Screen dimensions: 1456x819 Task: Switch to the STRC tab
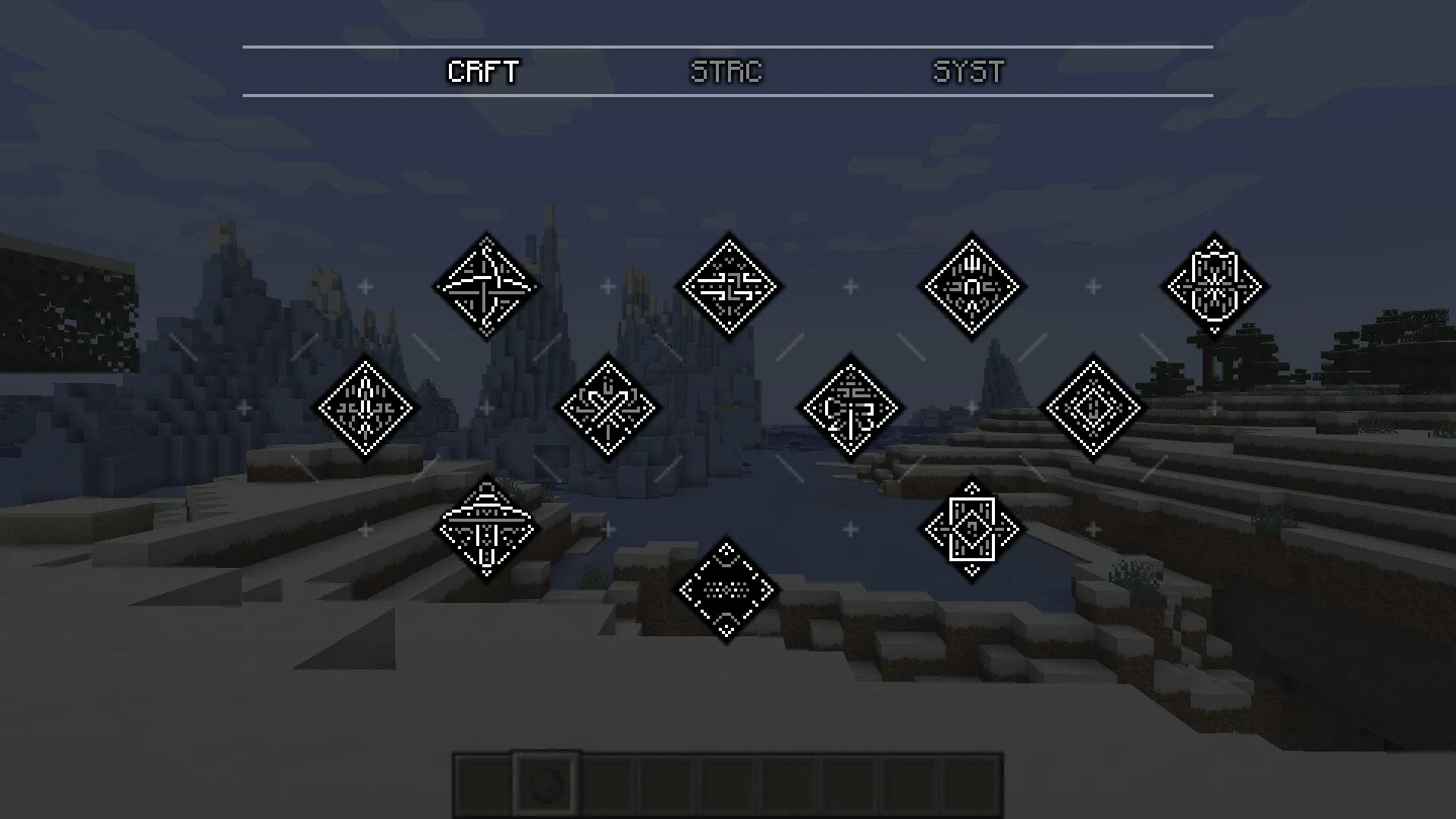click(726, 72)
